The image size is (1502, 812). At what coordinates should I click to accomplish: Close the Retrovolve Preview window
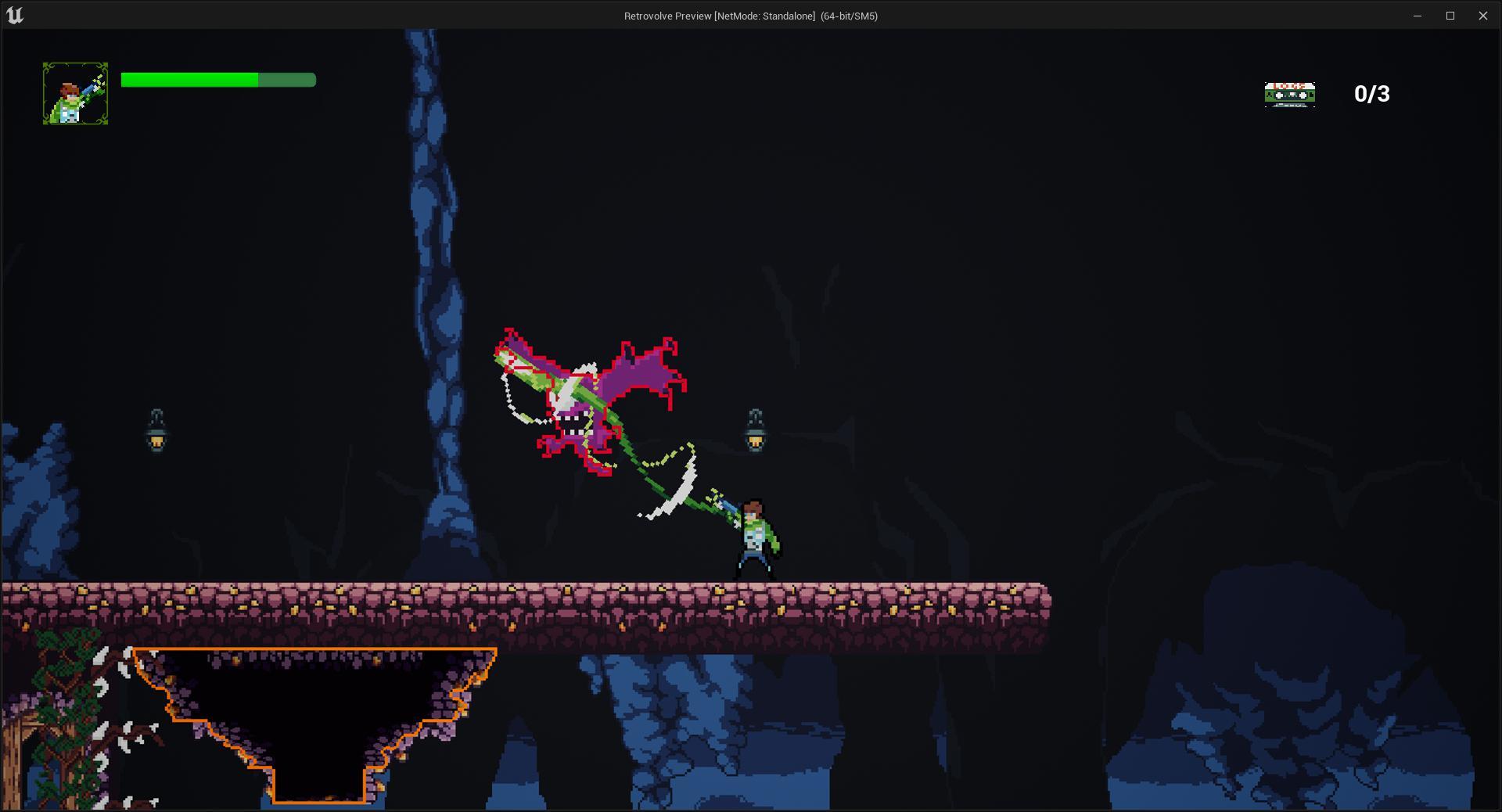click(1482, 16)
